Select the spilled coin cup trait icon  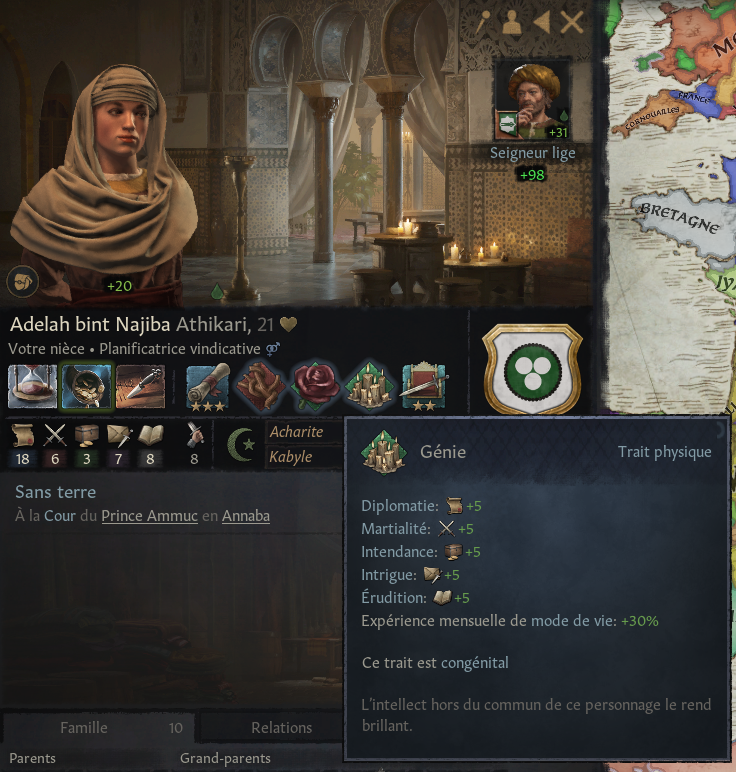click(x=86, y=386)
